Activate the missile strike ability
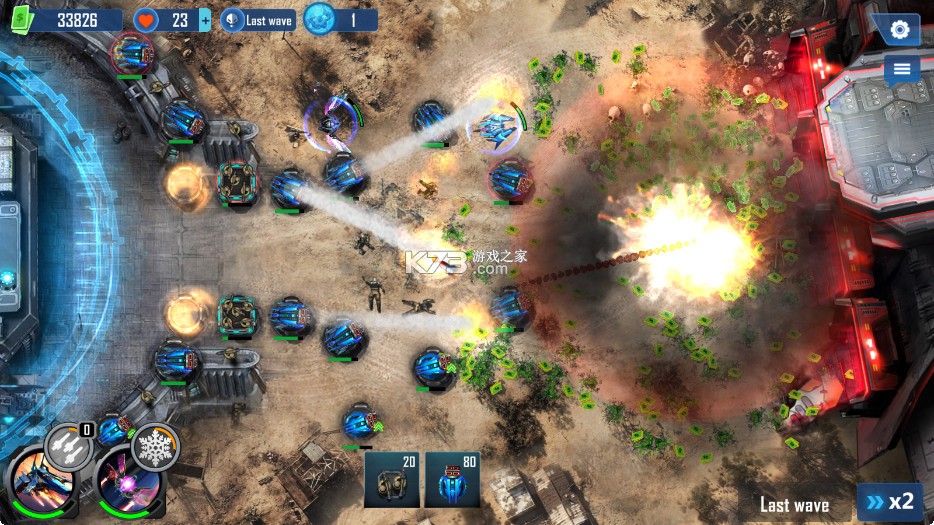This screenshot has height=525, width=934. [x=69, y=444]
